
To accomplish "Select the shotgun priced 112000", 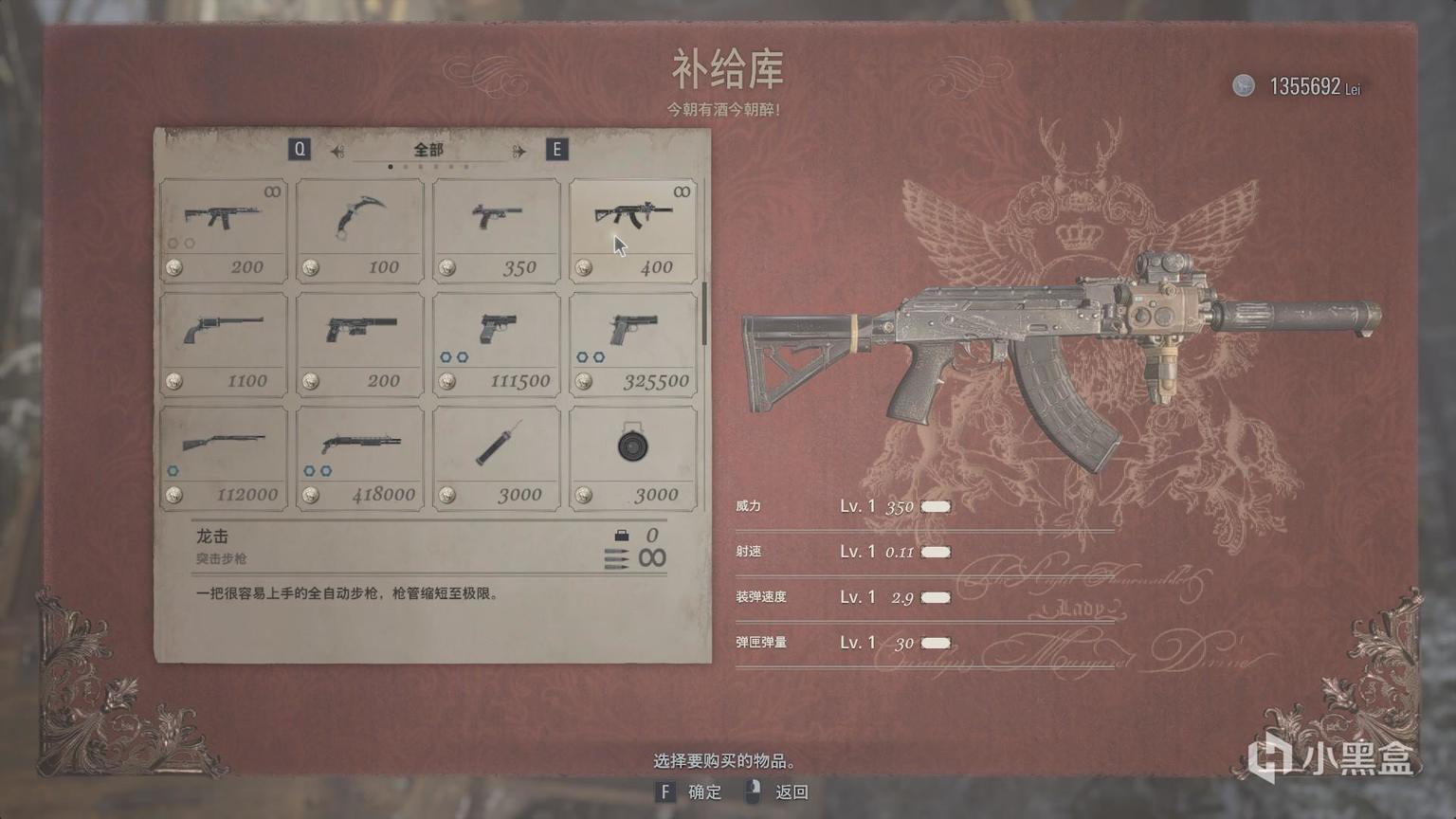I will 224,459.
